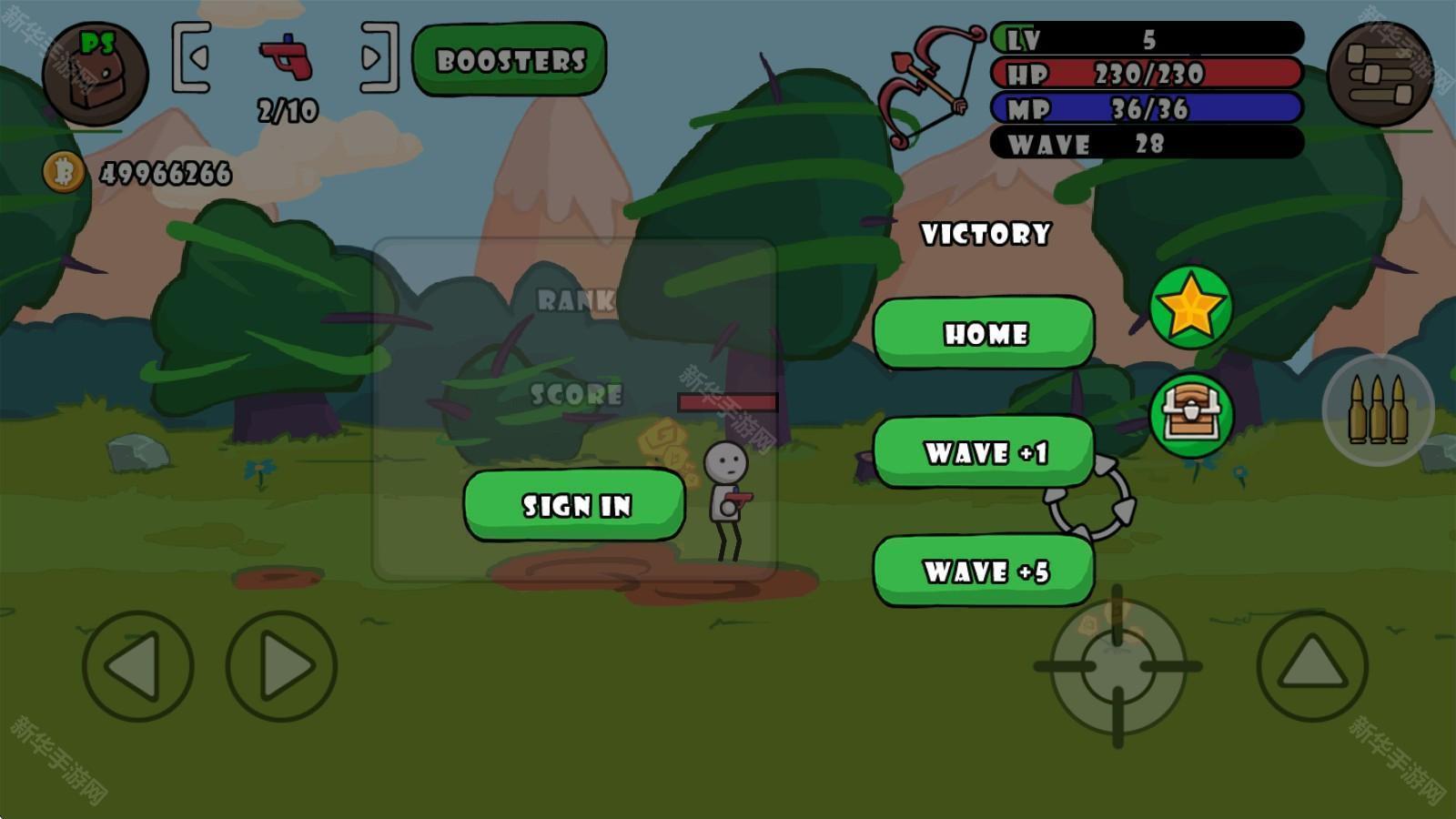Choose the Wave +1 option

pos(984,452)
